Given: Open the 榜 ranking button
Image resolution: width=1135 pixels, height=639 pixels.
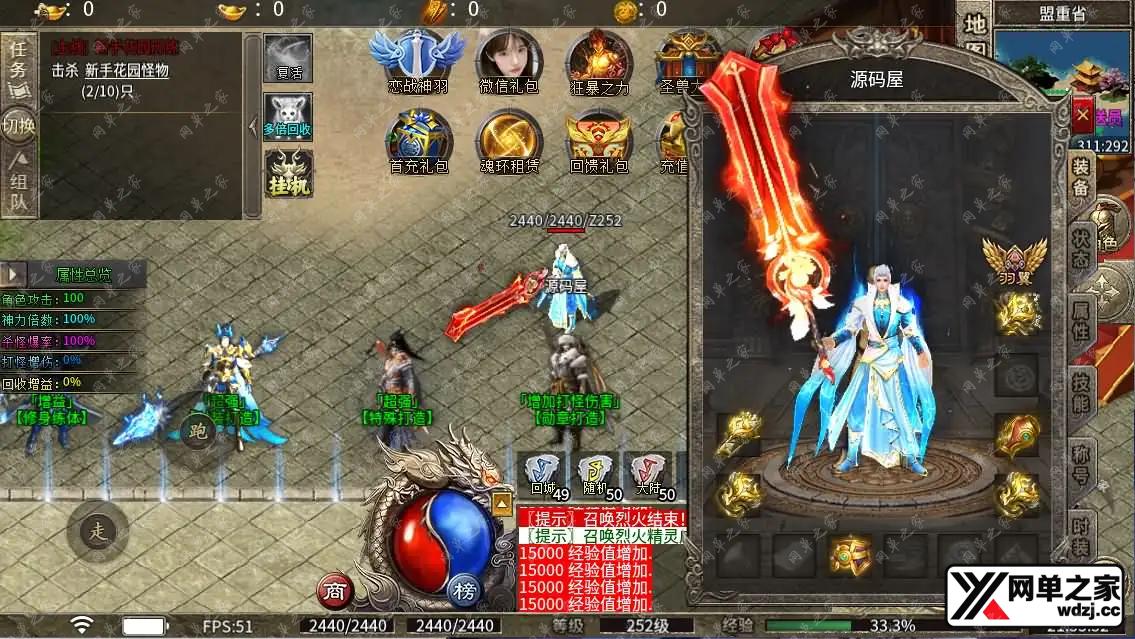Looking at the screenshot, I should pos(464,591).
